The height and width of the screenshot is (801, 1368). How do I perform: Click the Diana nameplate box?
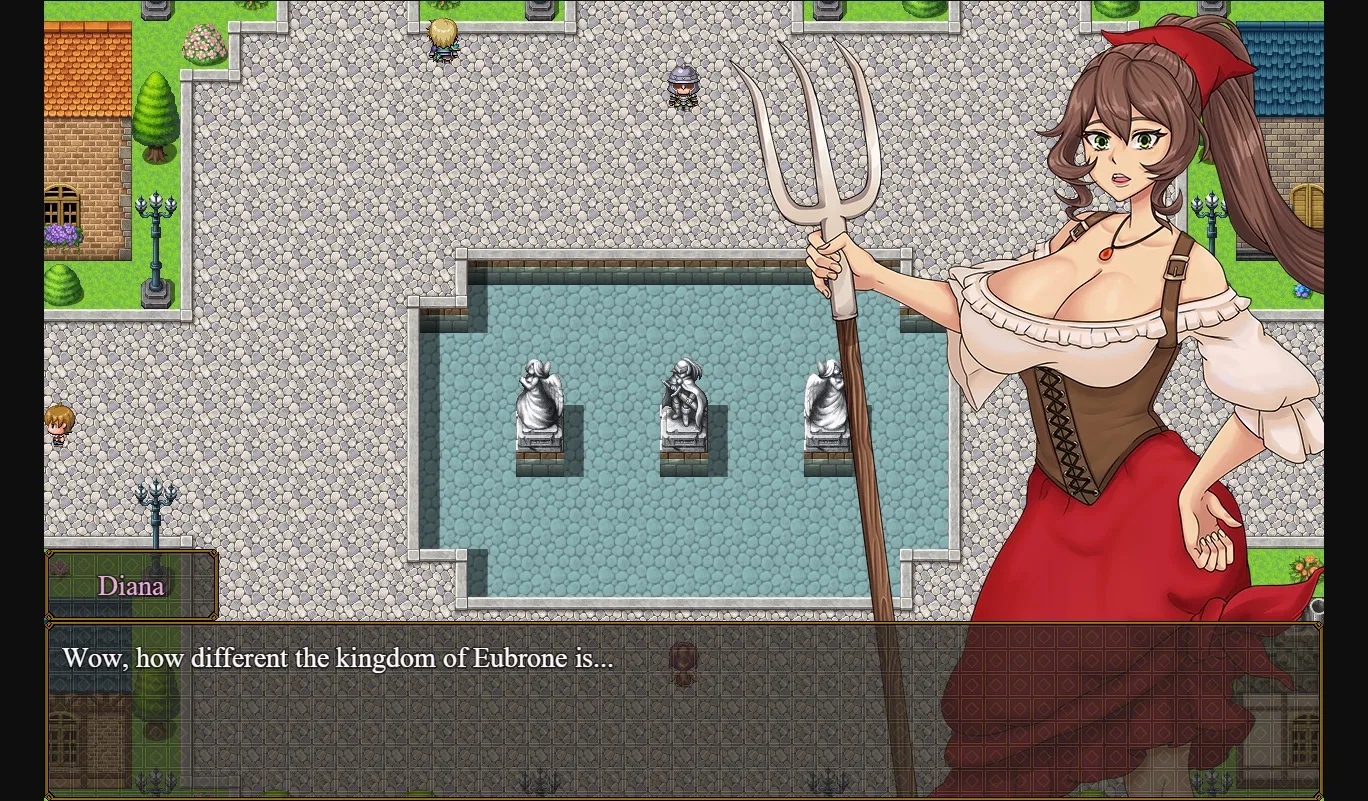click(x=131, y=585)
